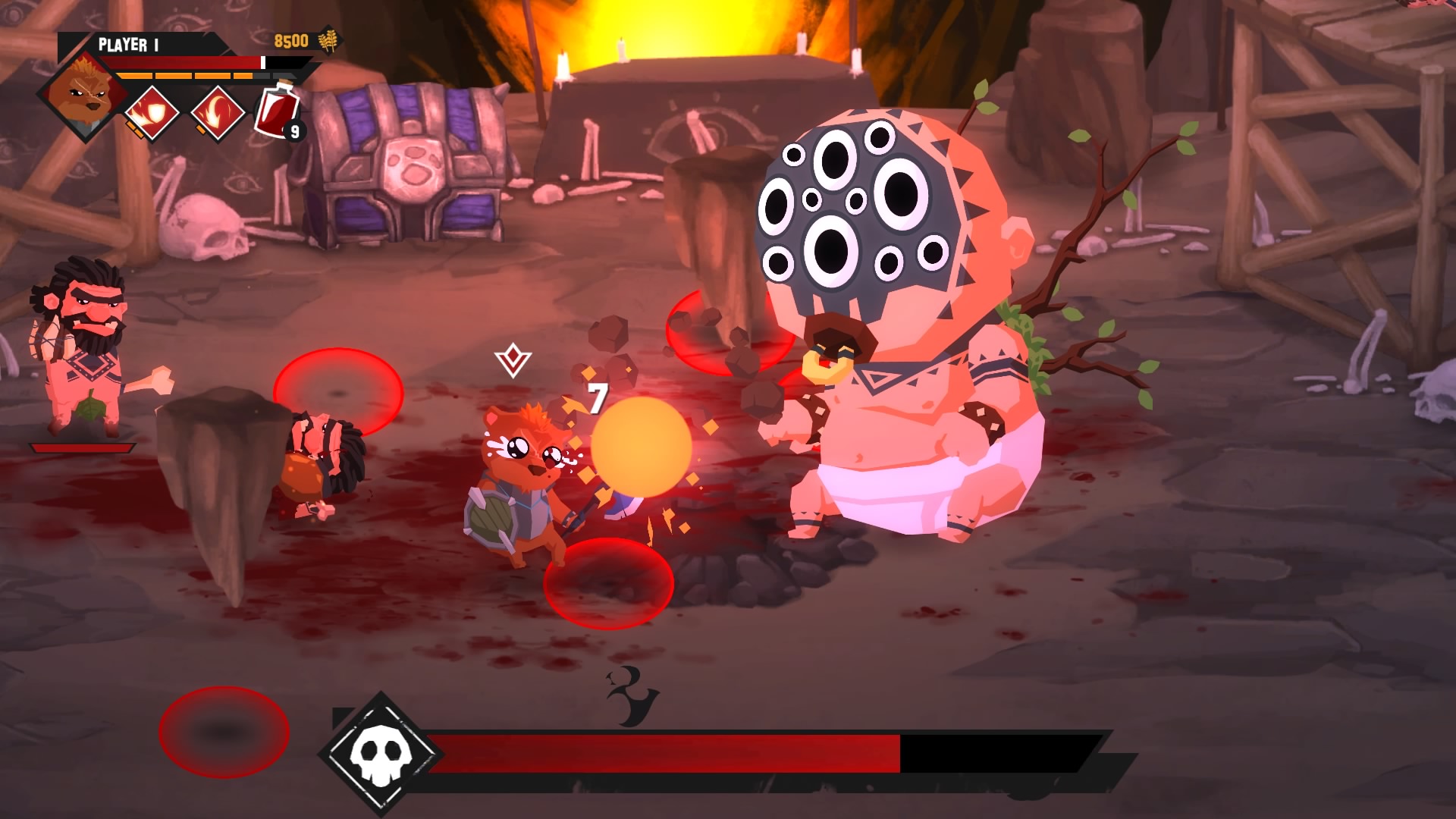The image size is (1456, 819).
Task: Activate the fireball burst ability
Action: pyautogui.click(x=152, y=113)
